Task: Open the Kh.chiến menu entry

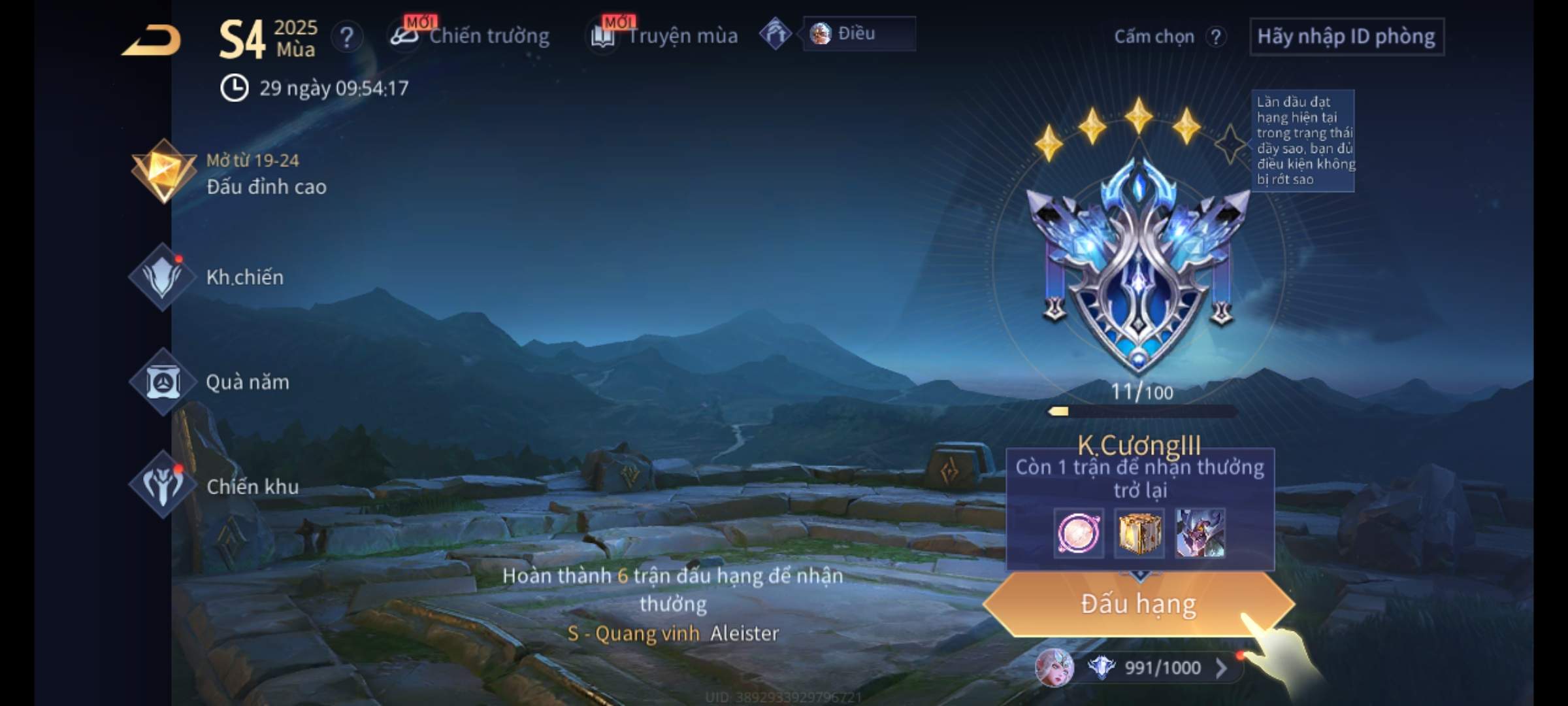Action: click(x=209, y=278)
